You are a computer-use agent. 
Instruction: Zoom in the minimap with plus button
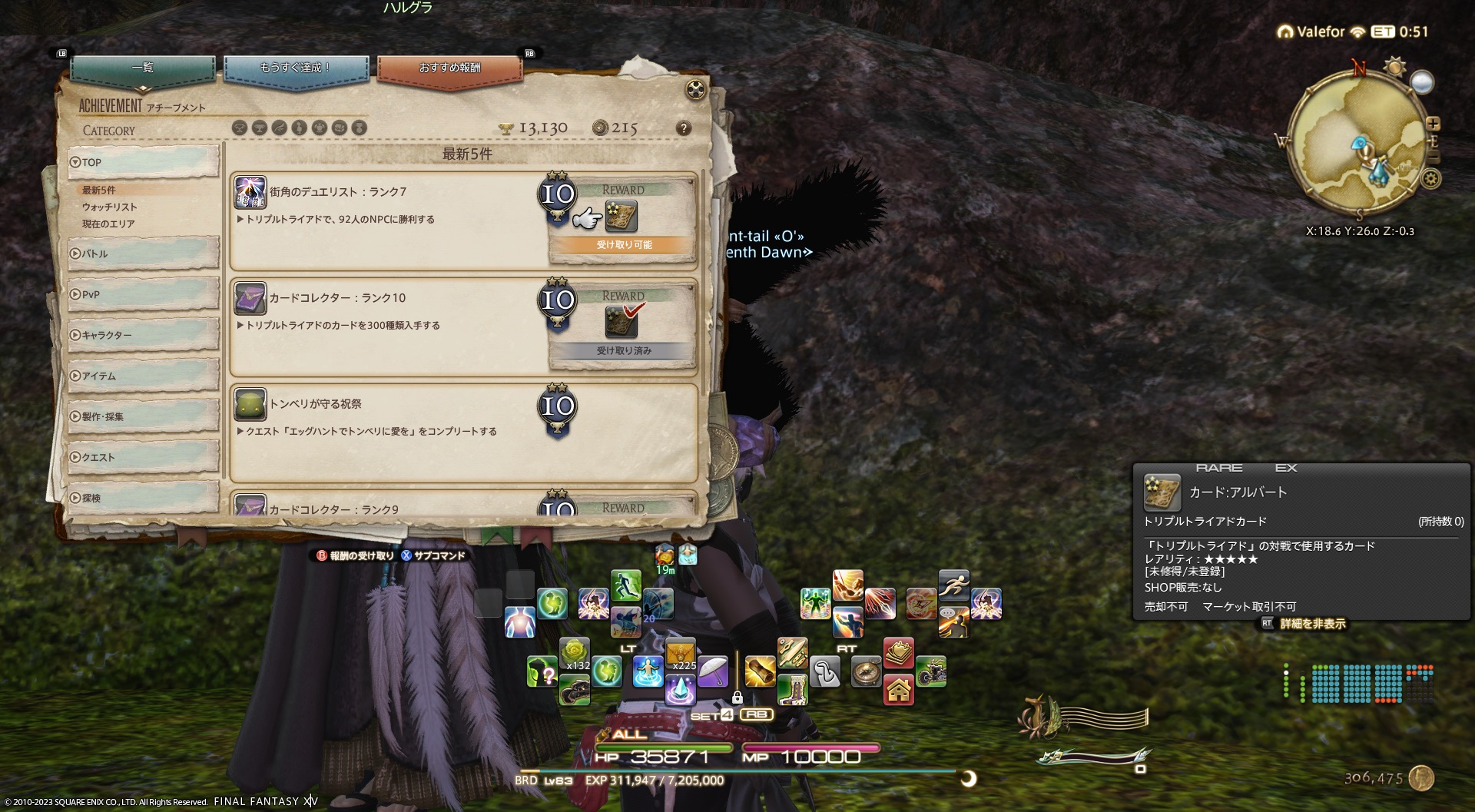[x=1433, y=124]
